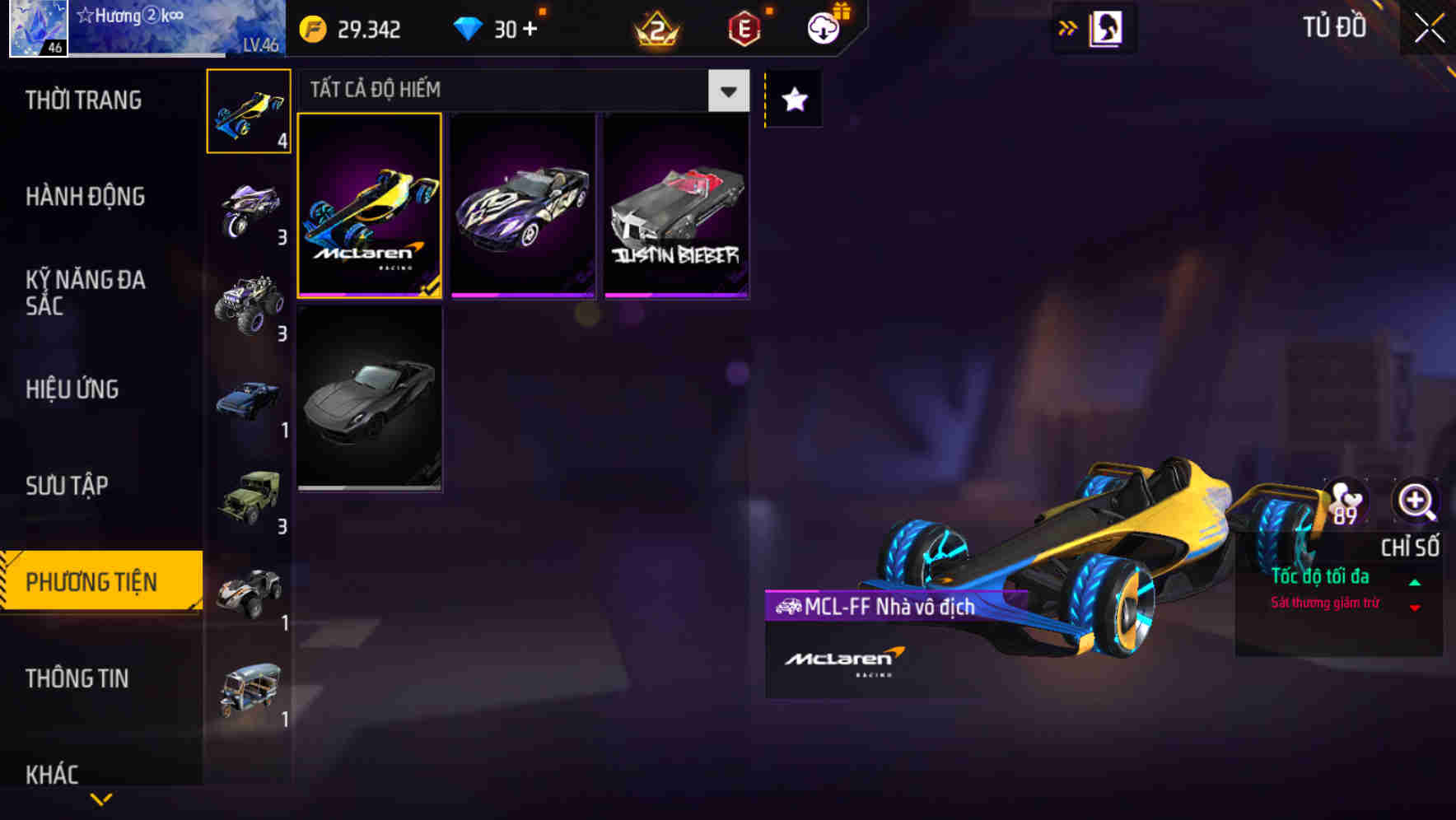Open the character profile icon near top right
Screen dimensions: 1456x820
[1107, 27]
